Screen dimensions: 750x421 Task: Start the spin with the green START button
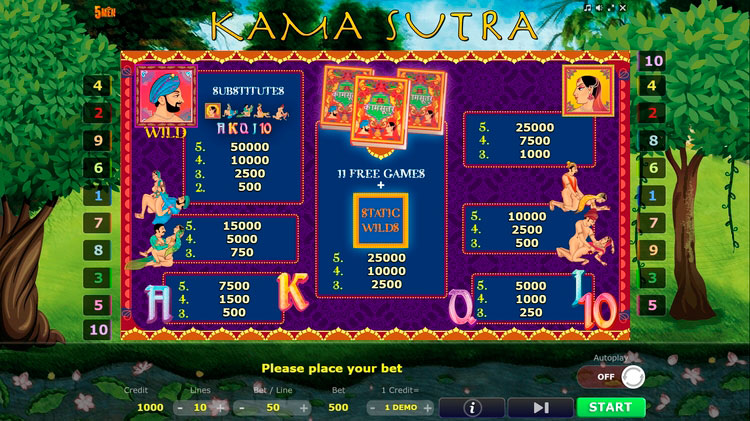(x=610, y=407)
